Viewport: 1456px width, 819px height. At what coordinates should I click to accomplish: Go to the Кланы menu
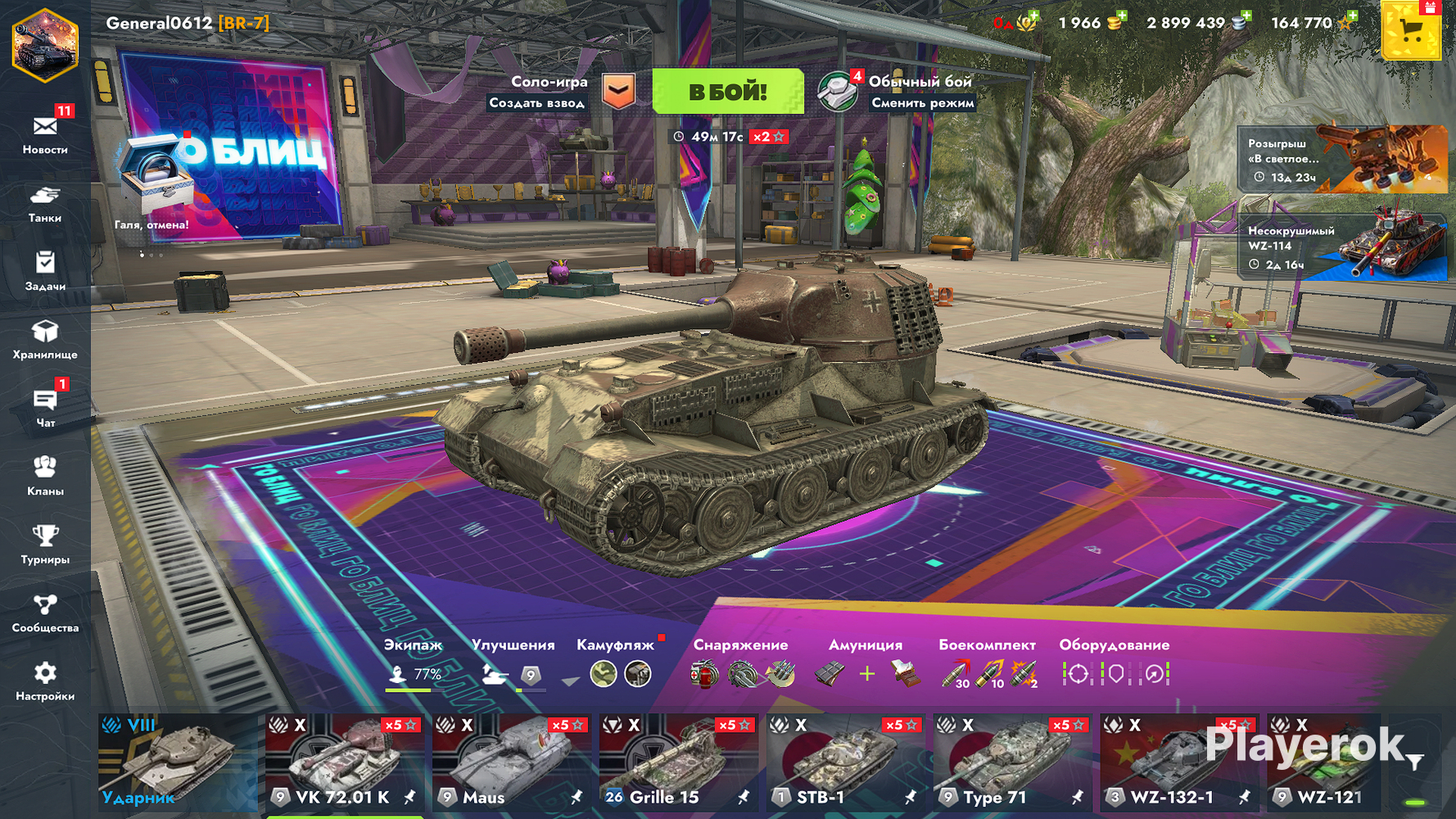(x=45, y=476)
